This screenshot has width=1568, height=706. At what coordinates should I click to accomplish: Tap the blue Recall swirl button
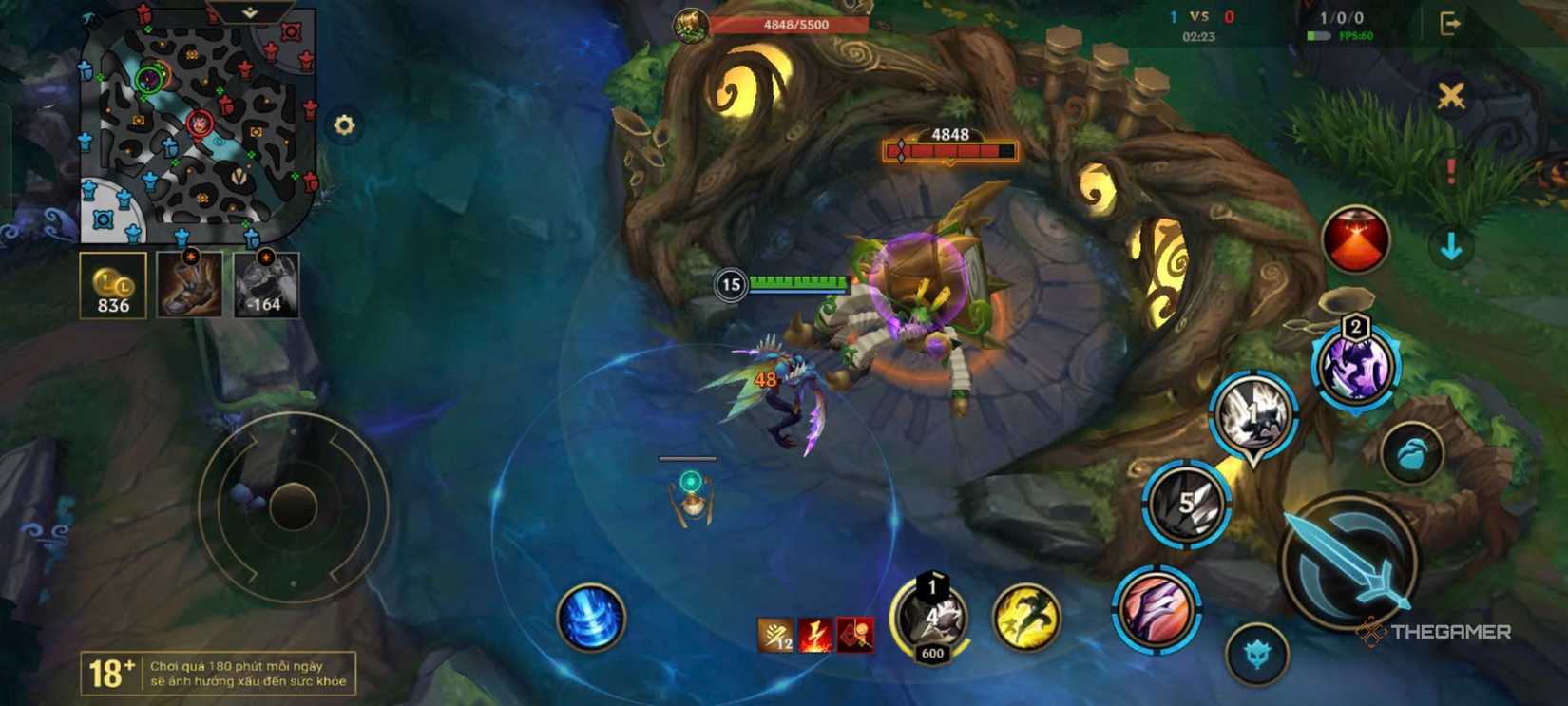pyautogui.click(x=589, y=619)
